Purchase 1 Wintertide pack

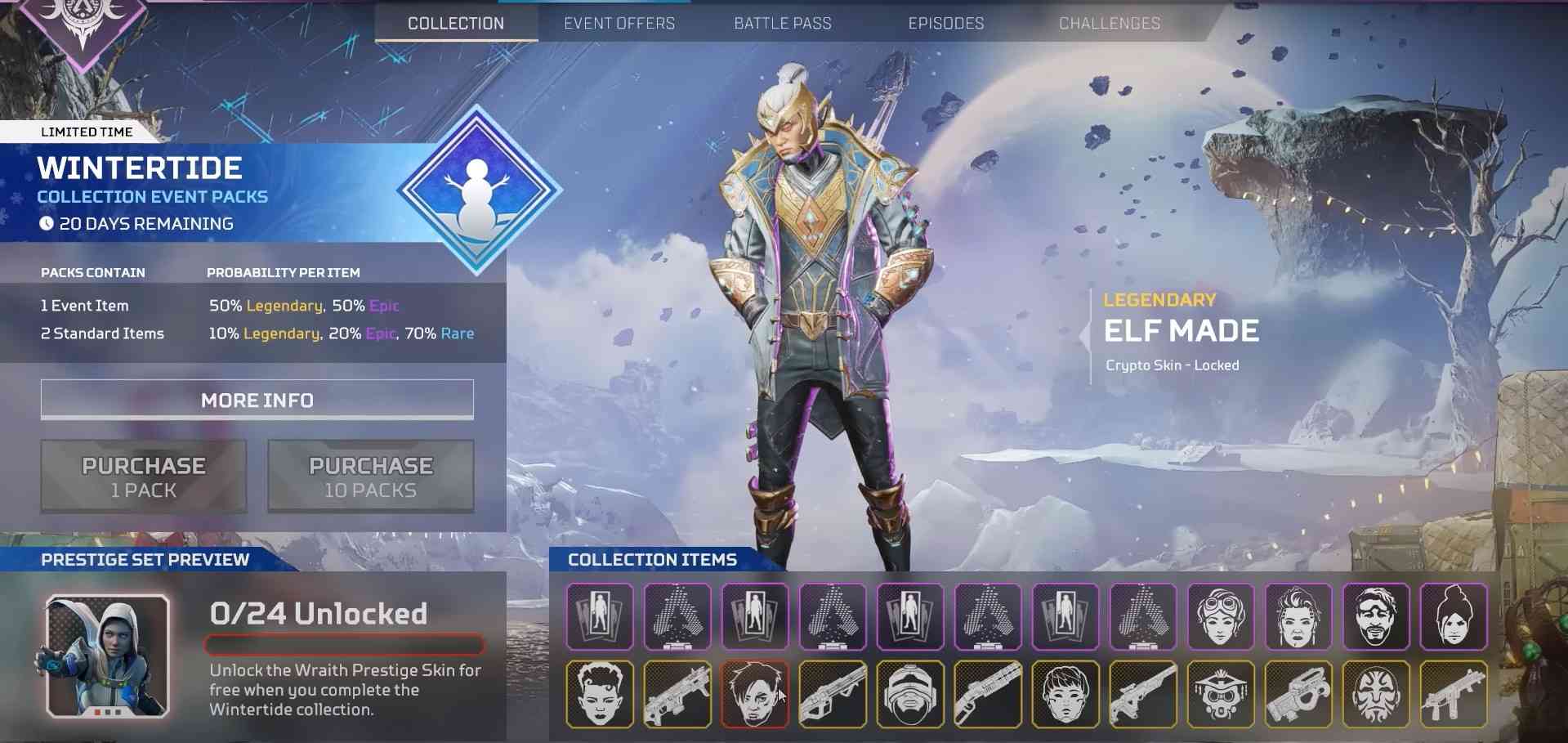(144, 477)
